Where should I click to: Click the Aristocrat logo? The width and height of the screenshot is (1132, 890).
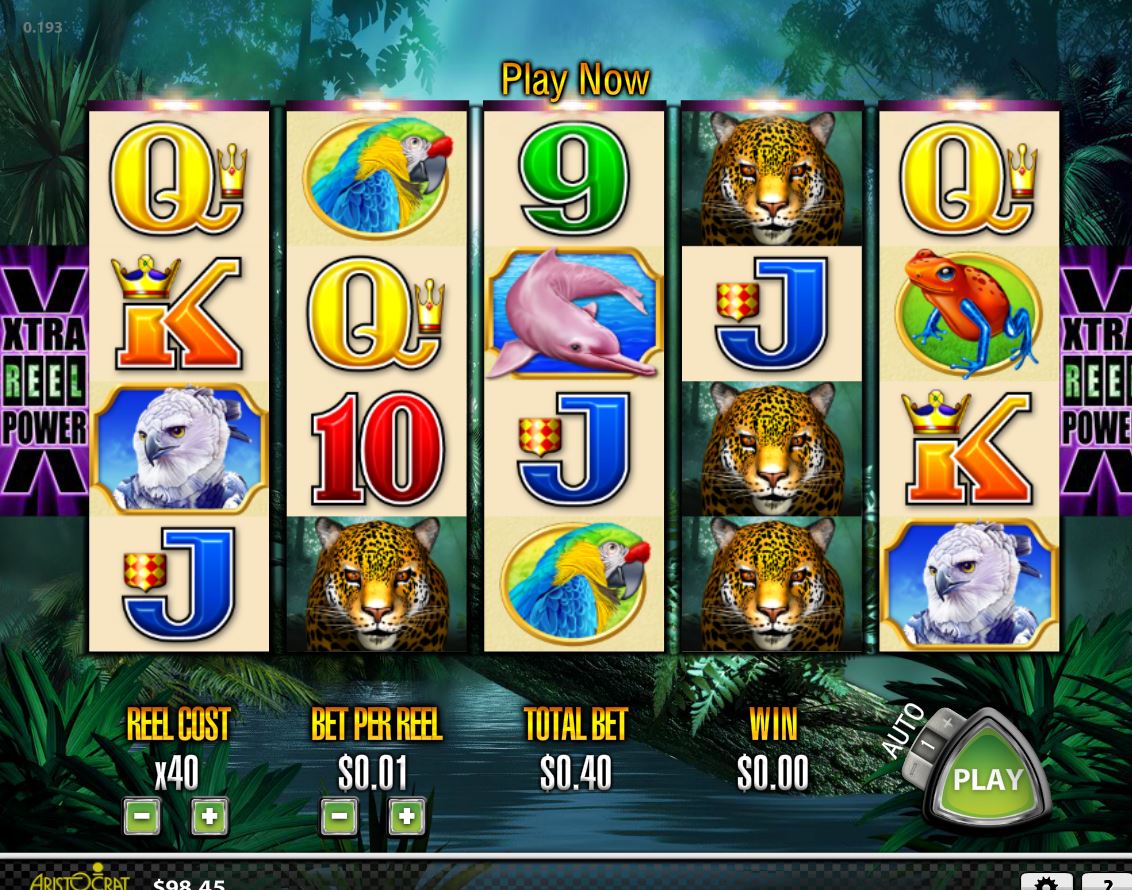click(80, 878)
